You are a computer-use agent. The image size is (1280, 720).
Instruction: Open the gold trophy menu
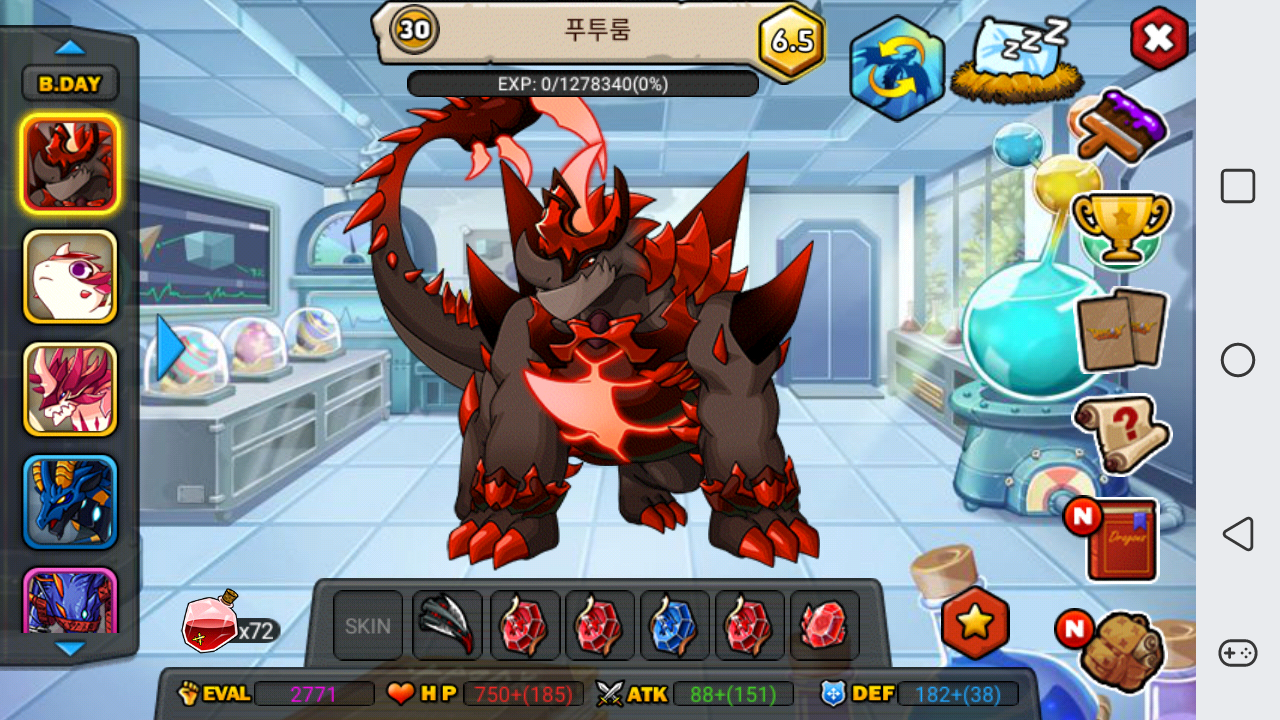pos(1120,227)
